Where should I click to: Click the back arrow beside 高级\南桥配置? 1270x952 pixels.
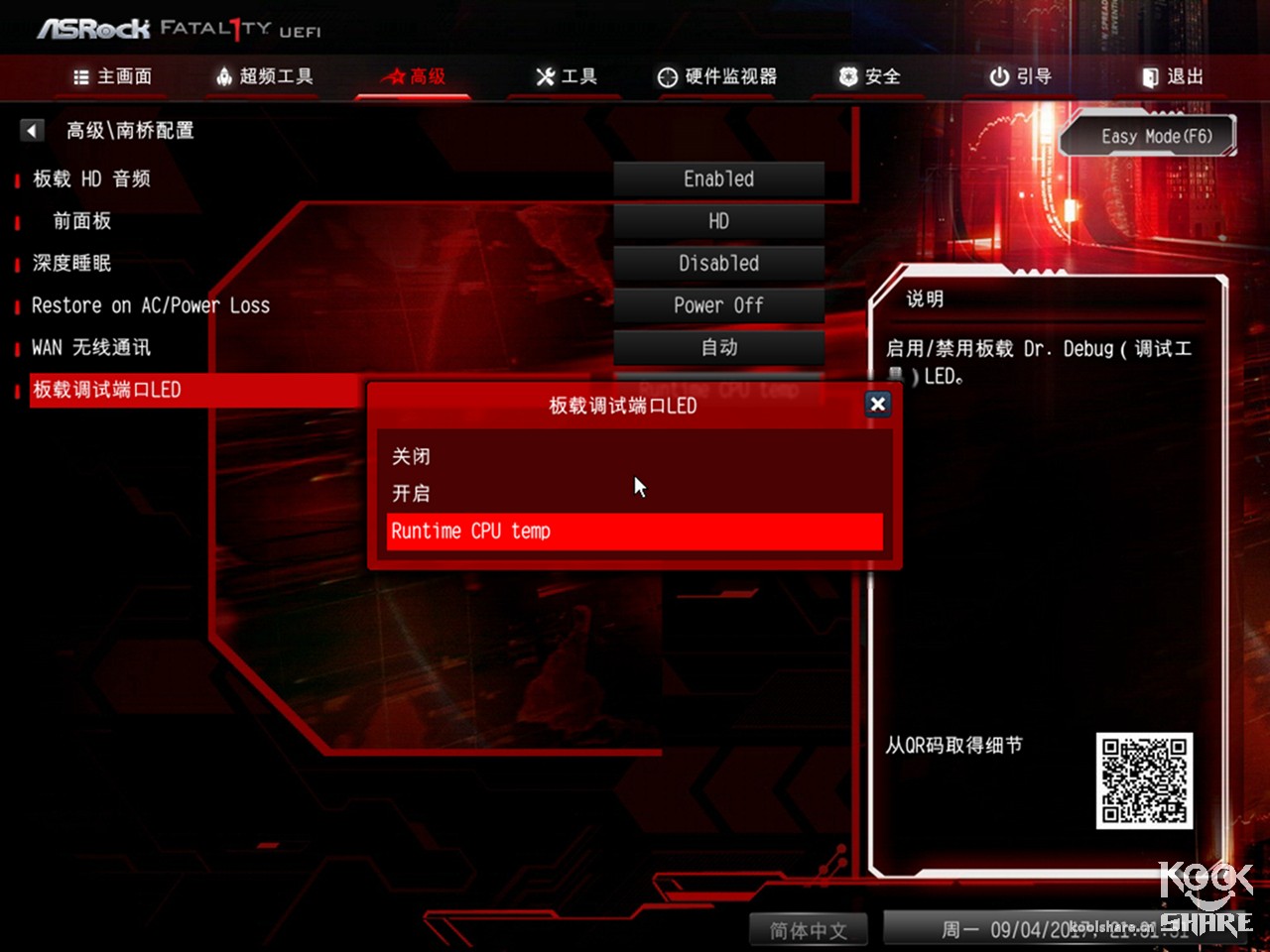pos(31,130)
